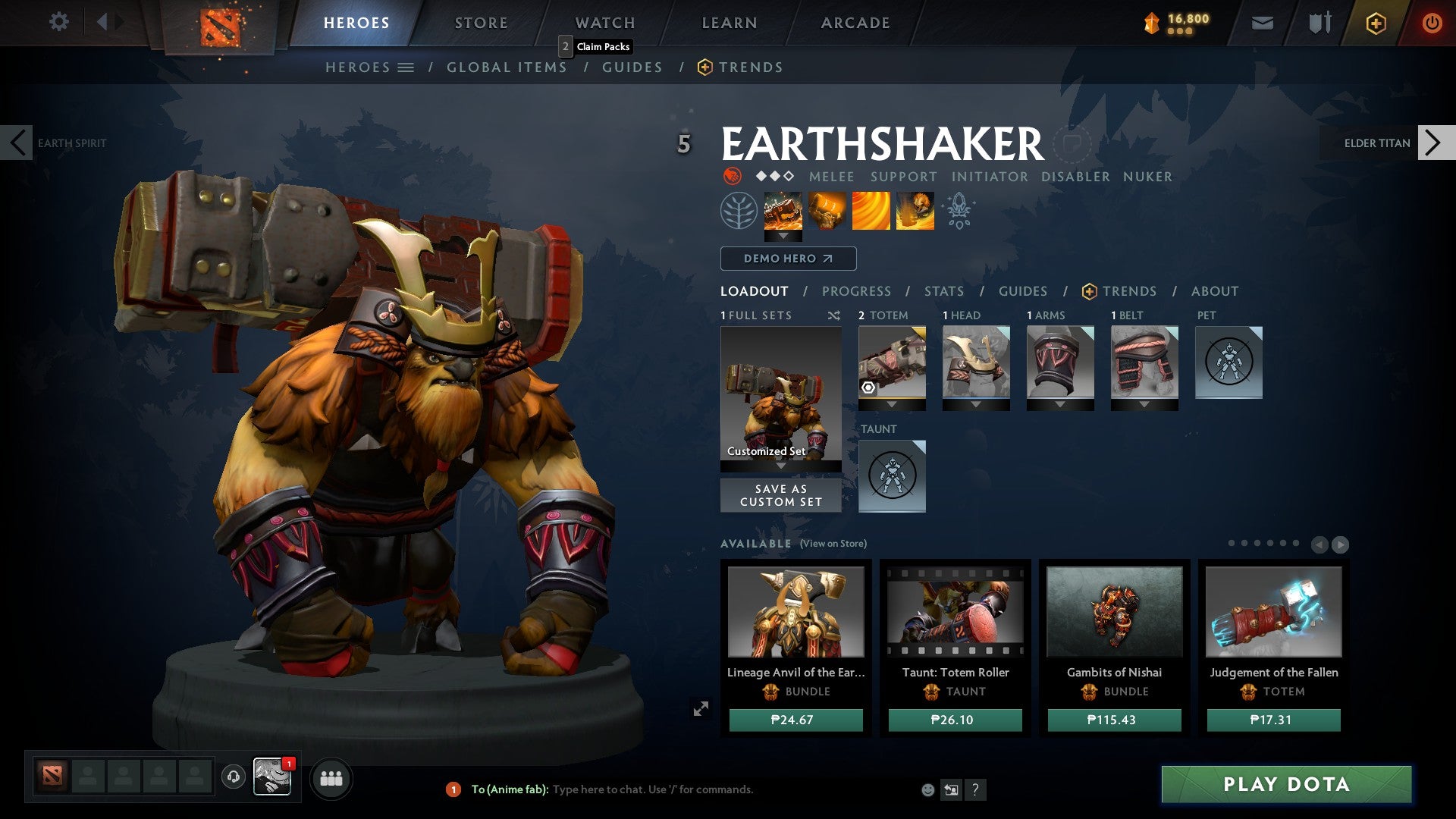Select the Aghanim's Scepter upgrade icon

click(x=959, y=210)
